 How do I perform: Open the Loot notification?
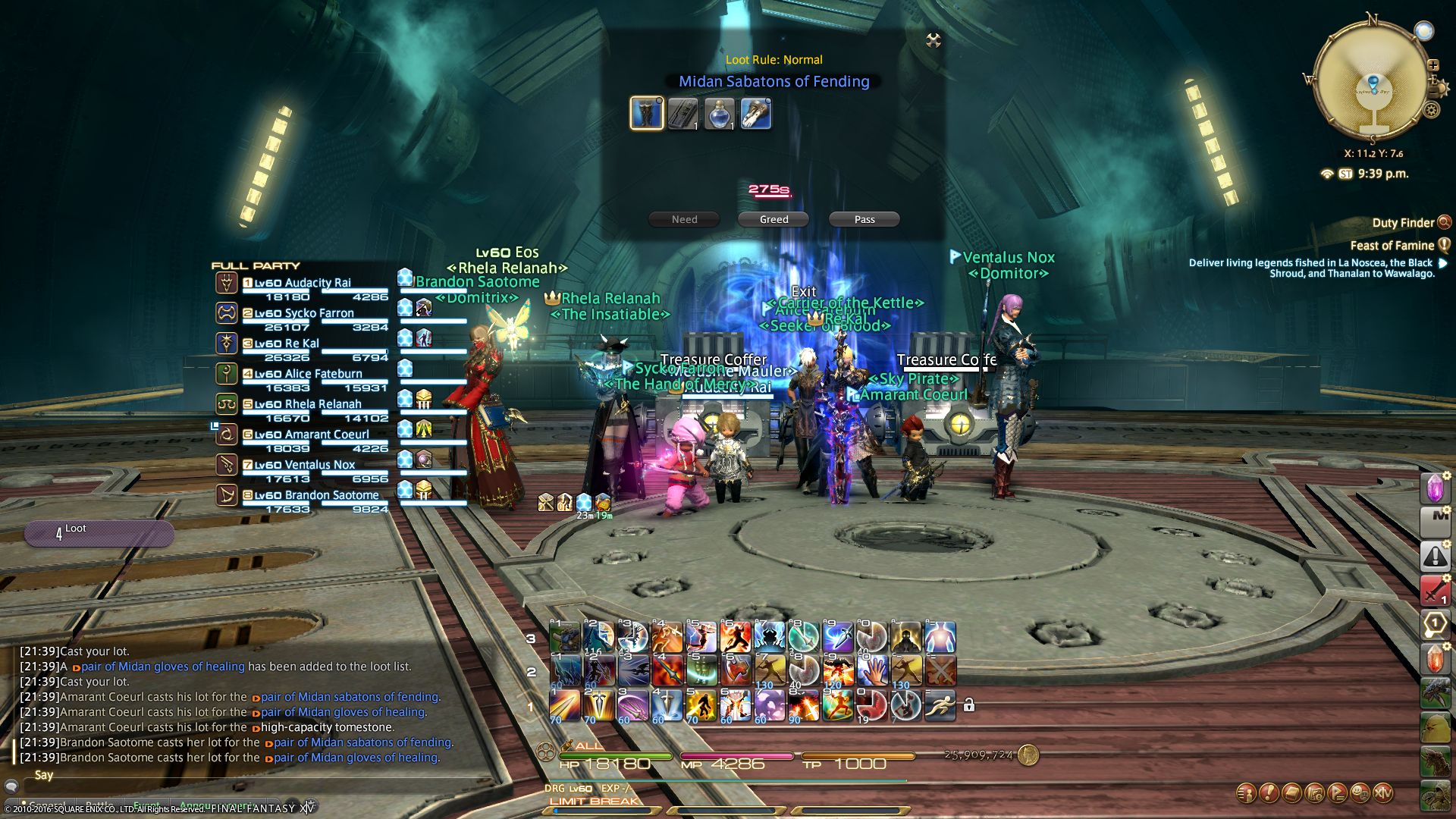coord(99,533)
